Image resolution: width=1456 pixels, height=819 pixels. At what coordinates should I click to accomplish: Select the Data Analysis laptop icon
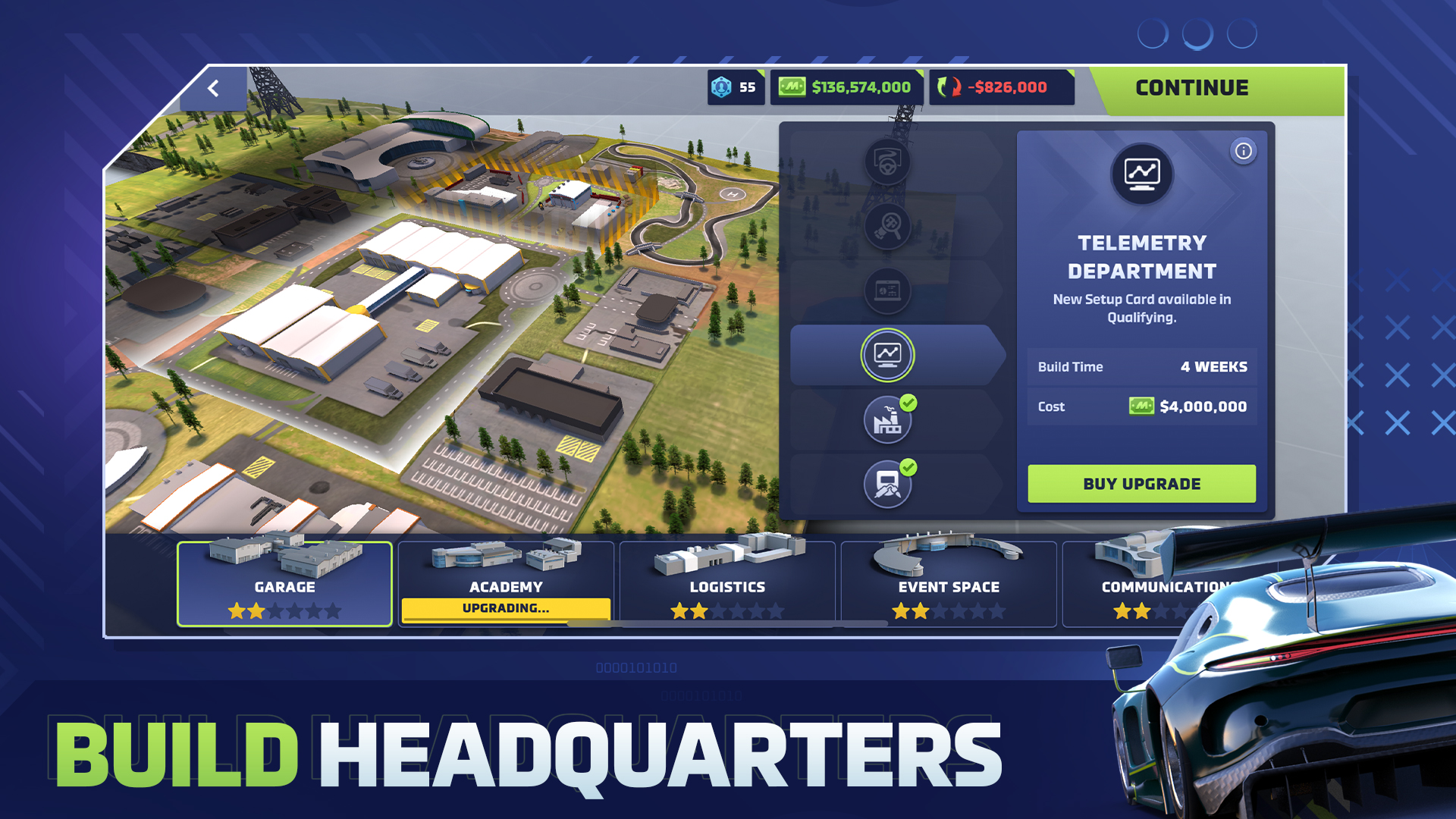click(x=887, y=291)
